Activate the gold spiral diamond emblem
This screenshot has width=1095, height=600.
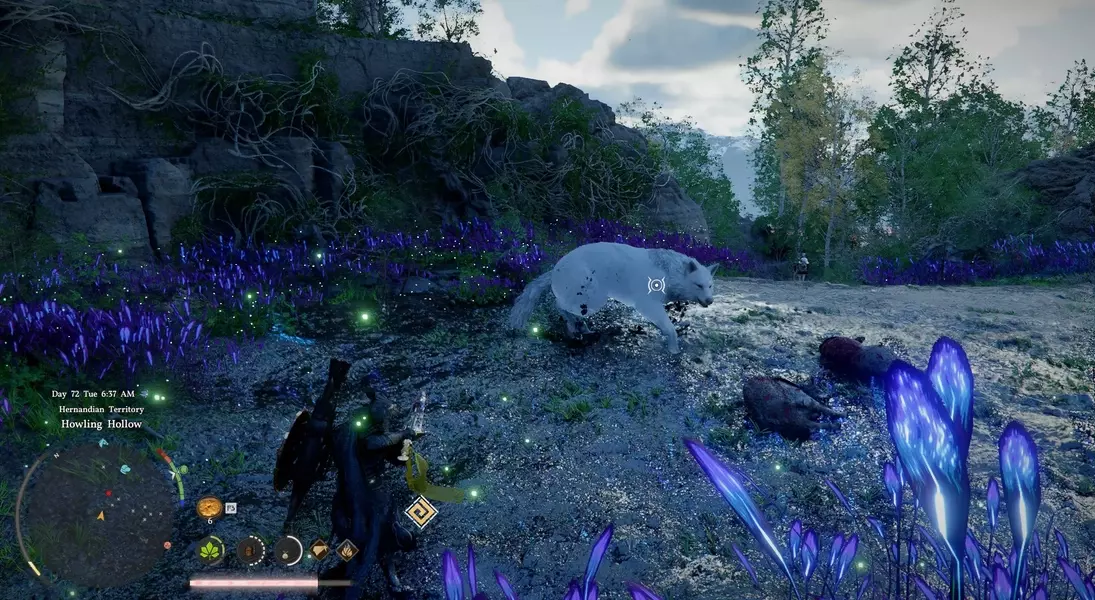[421, 512]
